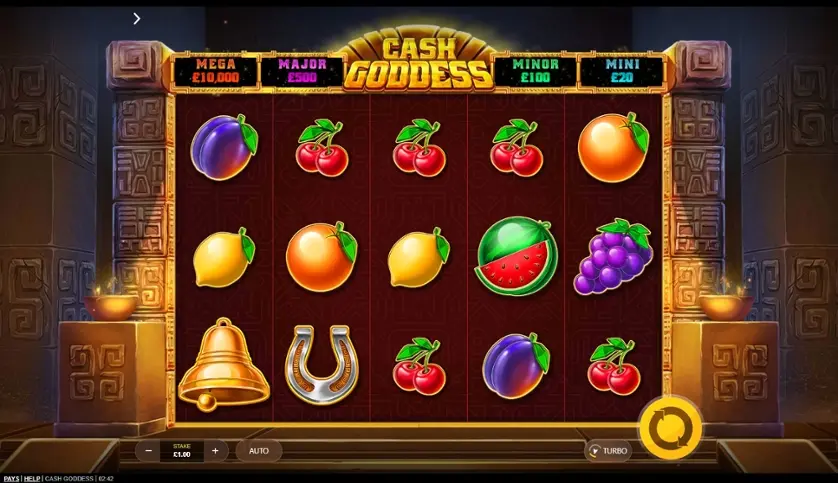Viewport: 838px width, 483px height.
Task: Increase the stake with plus button
Action: pyautogui.click(x=215, y=451)
